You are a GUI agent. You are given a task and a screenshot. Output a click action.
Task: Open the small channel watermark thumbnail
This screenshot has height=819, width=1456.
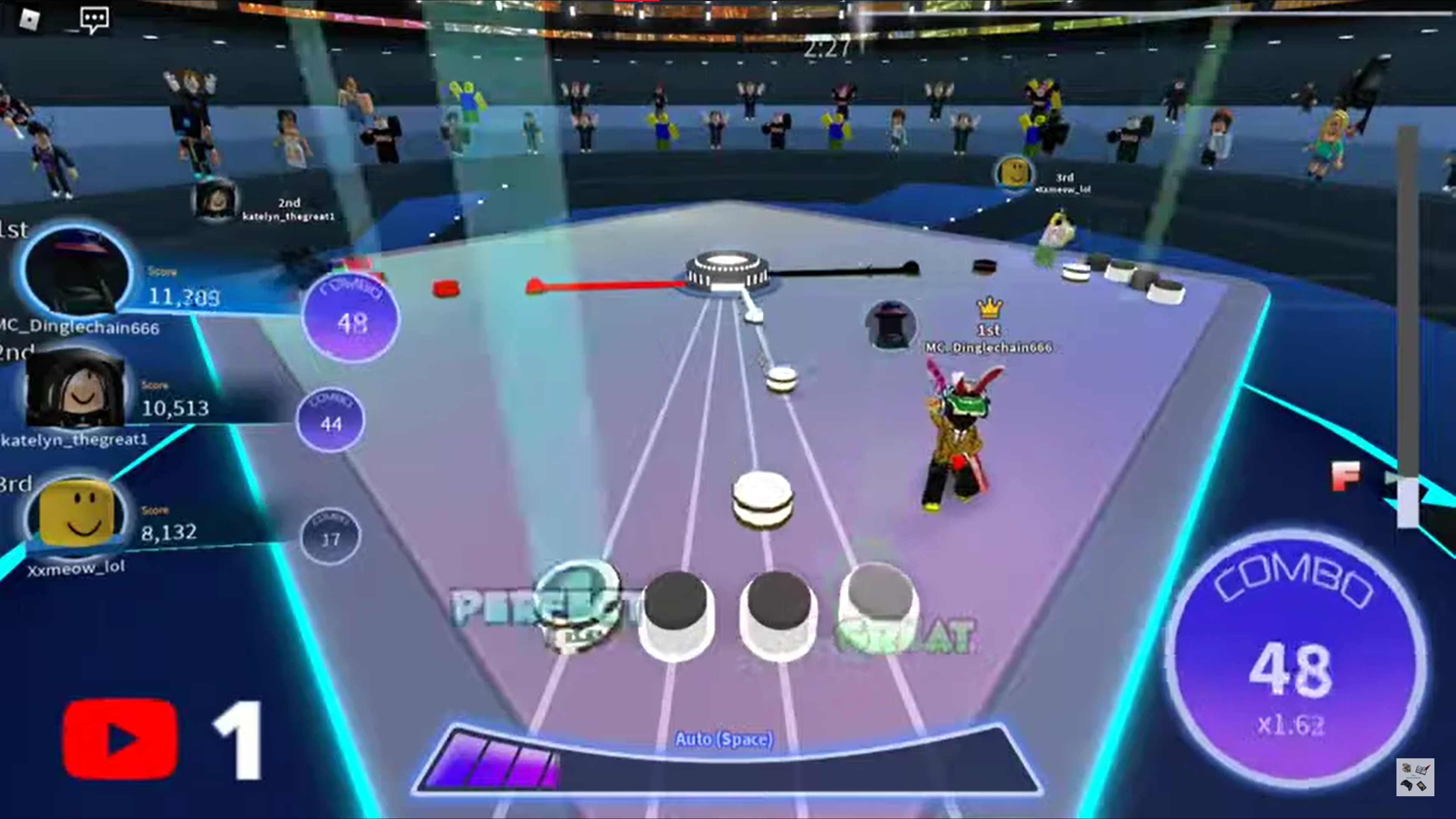[x=1415, y=777]
